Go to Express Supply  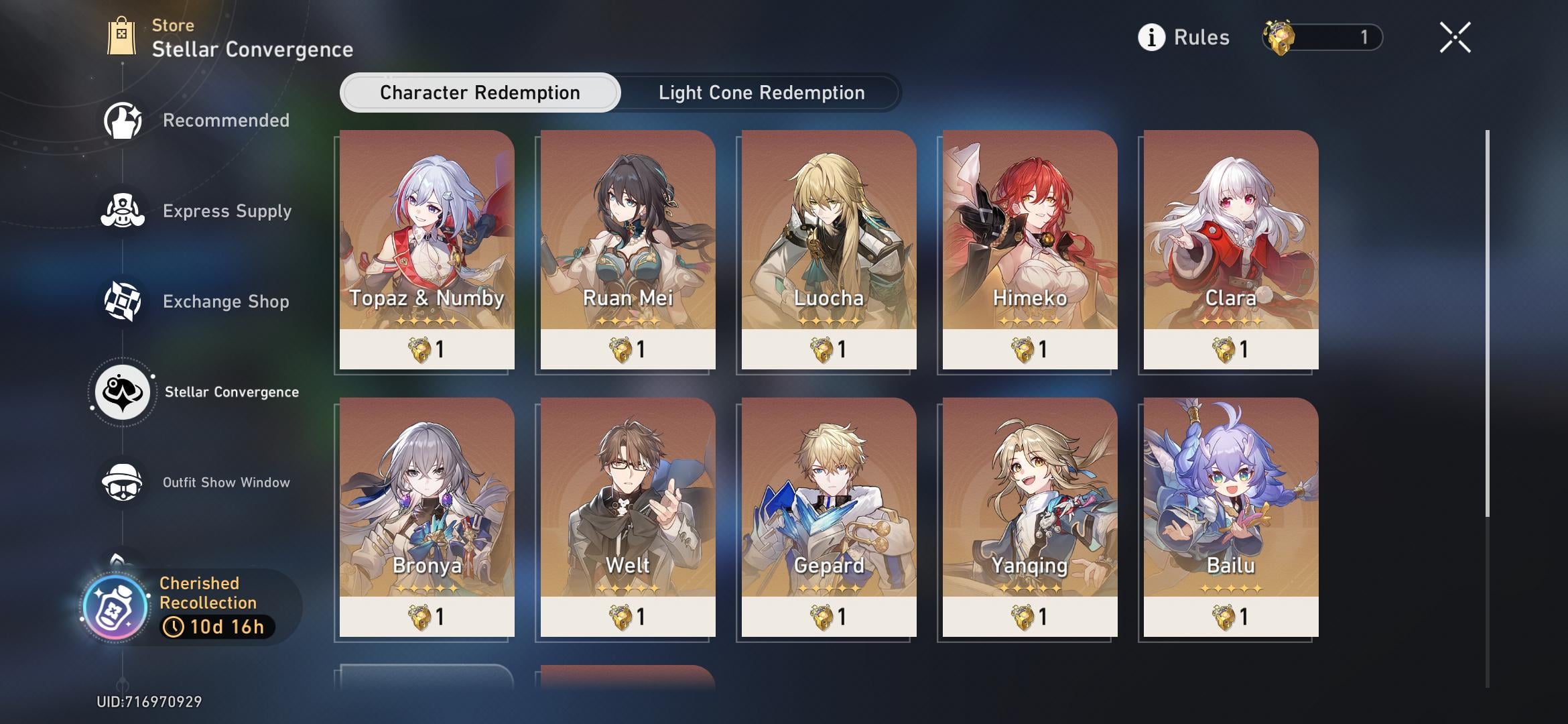197,211
